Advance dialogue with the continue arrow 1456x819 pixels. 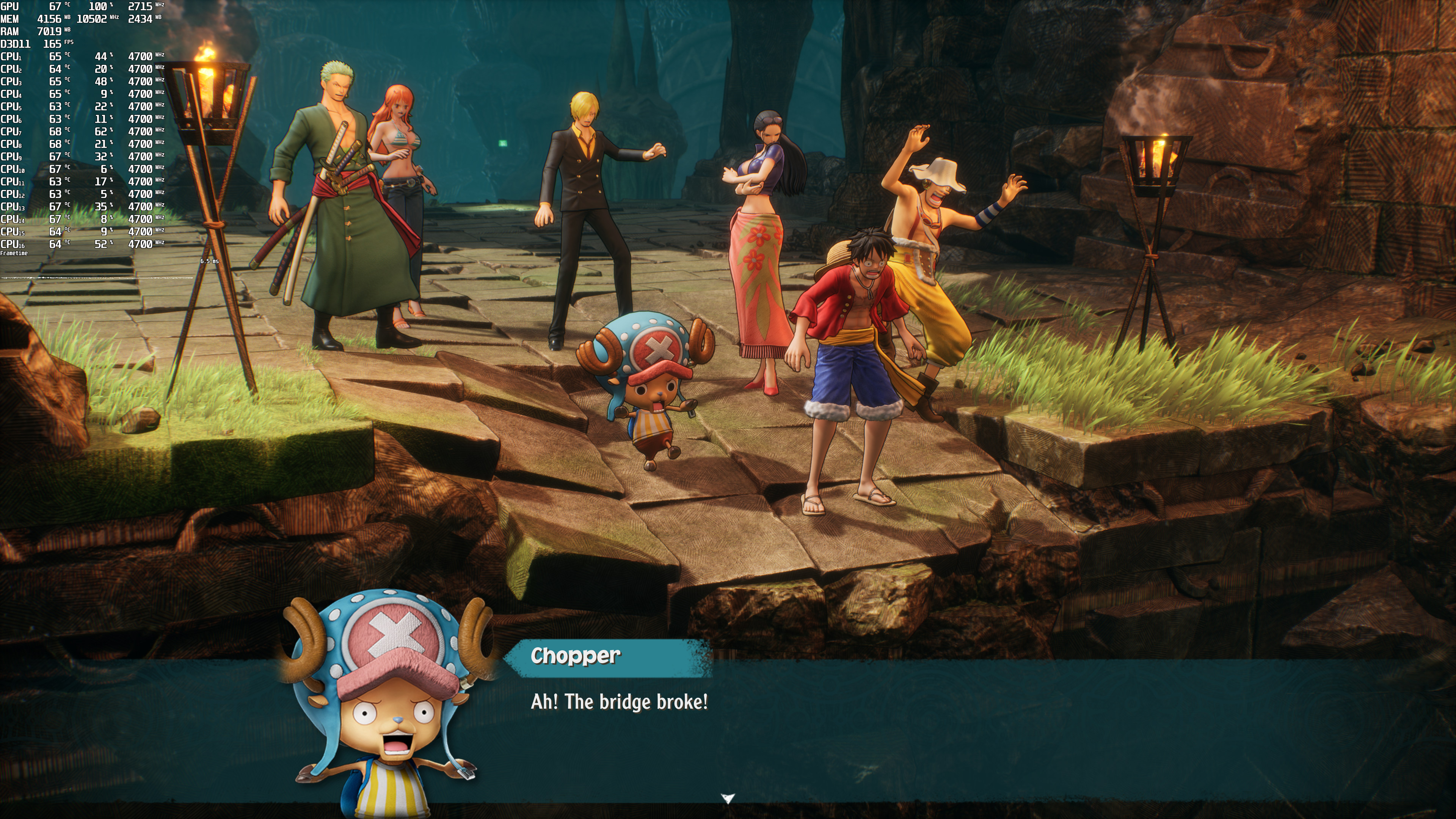(x=728, y=798)
